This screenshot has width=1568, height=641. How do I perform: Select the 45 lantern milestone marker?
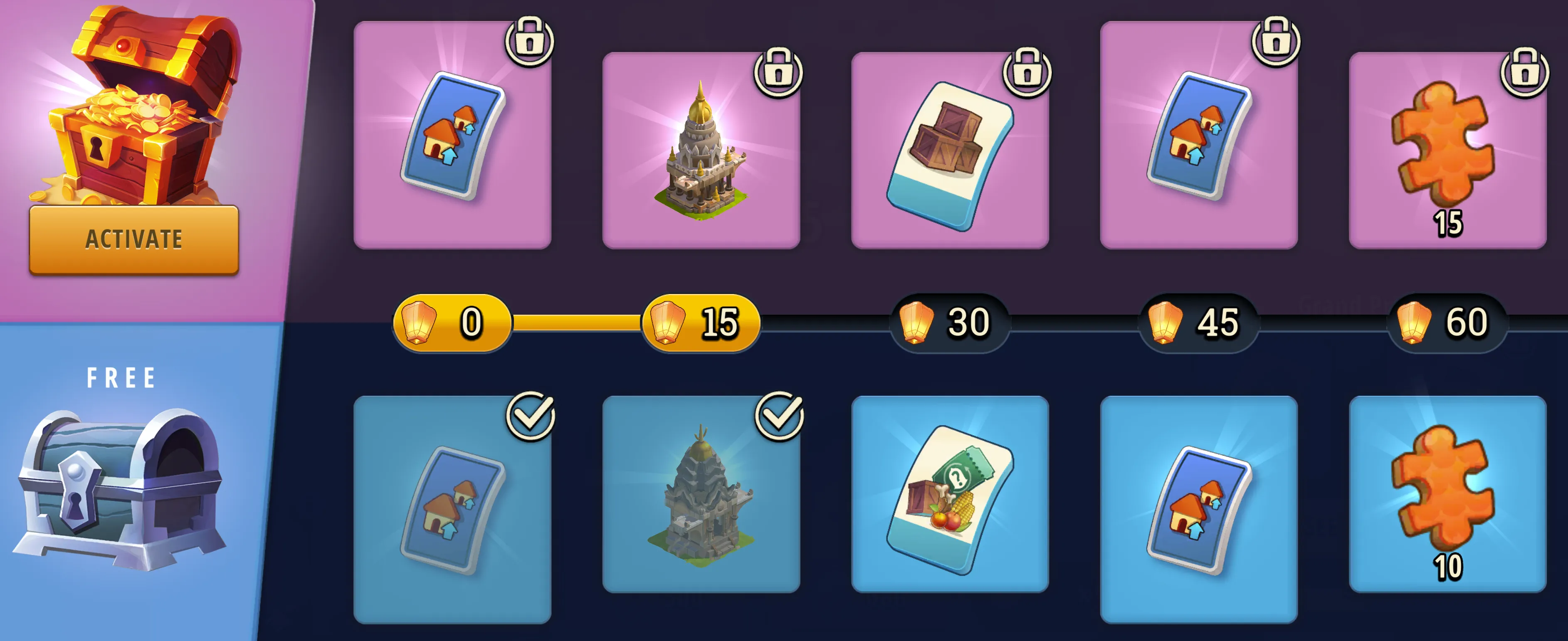click(1198, 323)
